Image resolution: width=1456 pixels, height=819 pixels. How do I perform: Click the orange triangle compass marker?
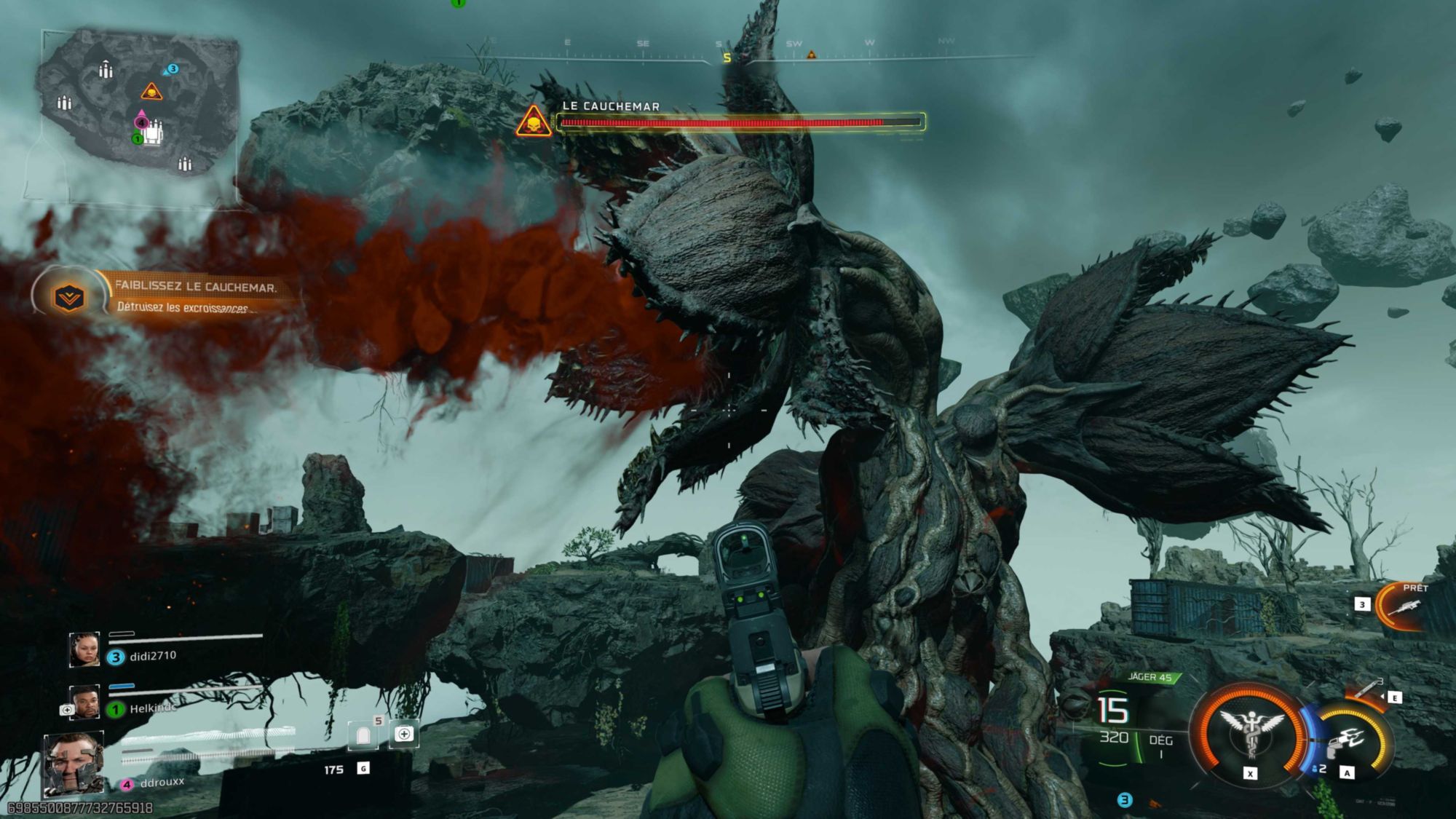(811, 55)
